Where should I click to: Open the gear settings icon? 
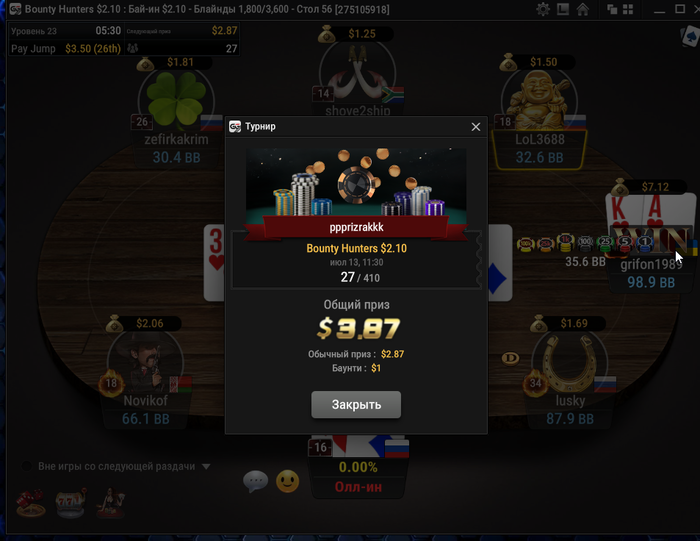pyautogui.click(x=543, y=9)
